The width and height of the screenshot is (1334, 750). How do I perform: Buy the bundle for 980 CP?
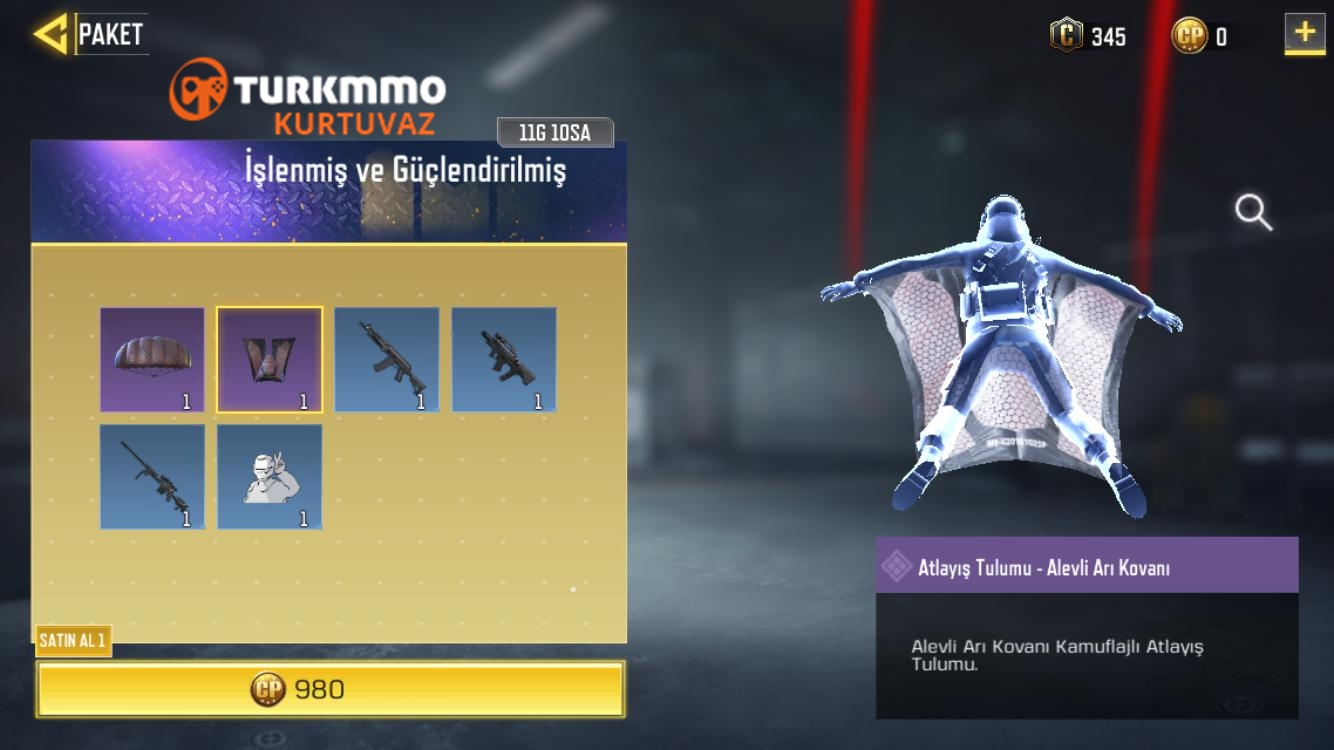click(330, 689)
